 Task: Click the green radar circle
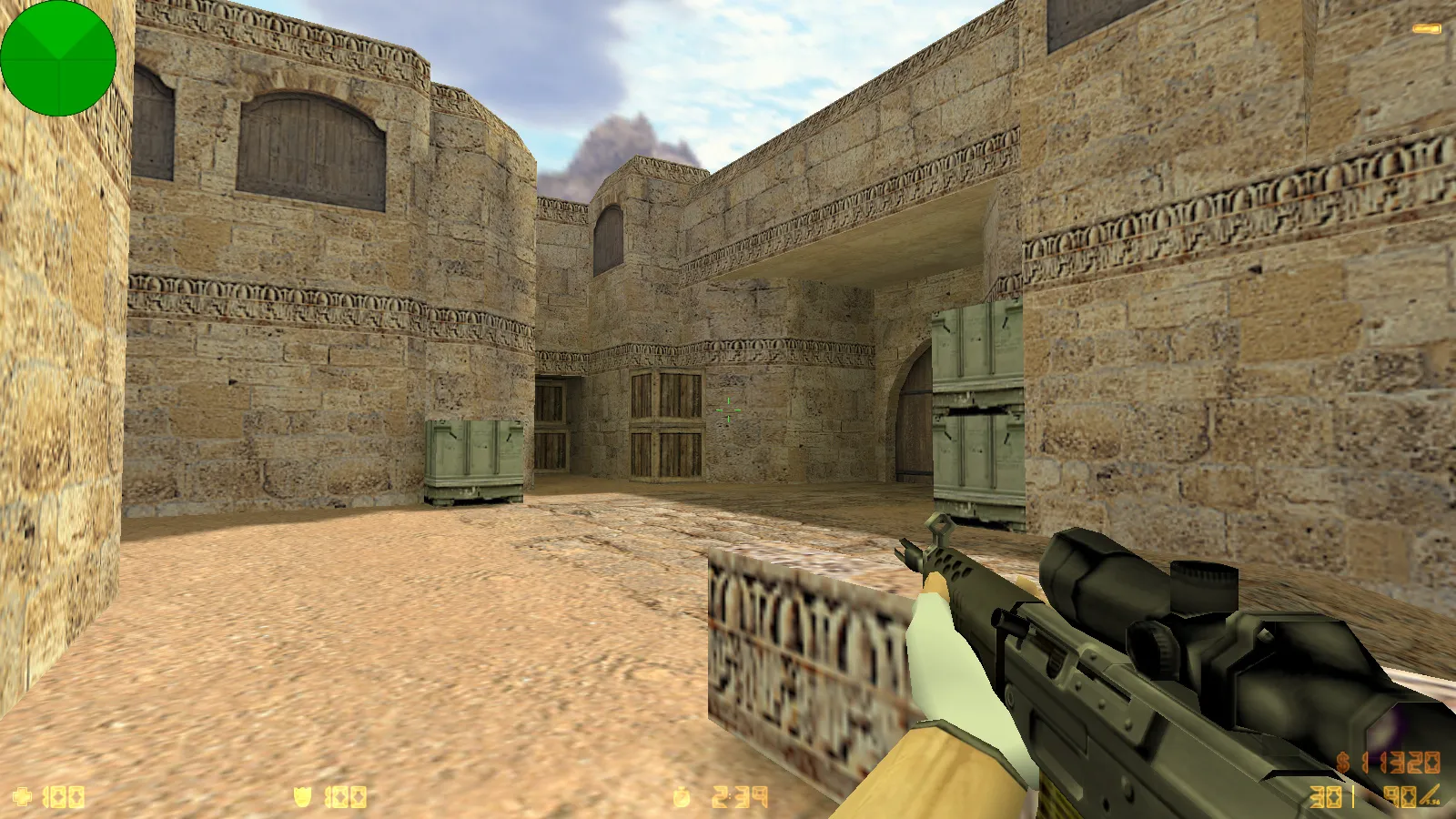coord(59,59)
